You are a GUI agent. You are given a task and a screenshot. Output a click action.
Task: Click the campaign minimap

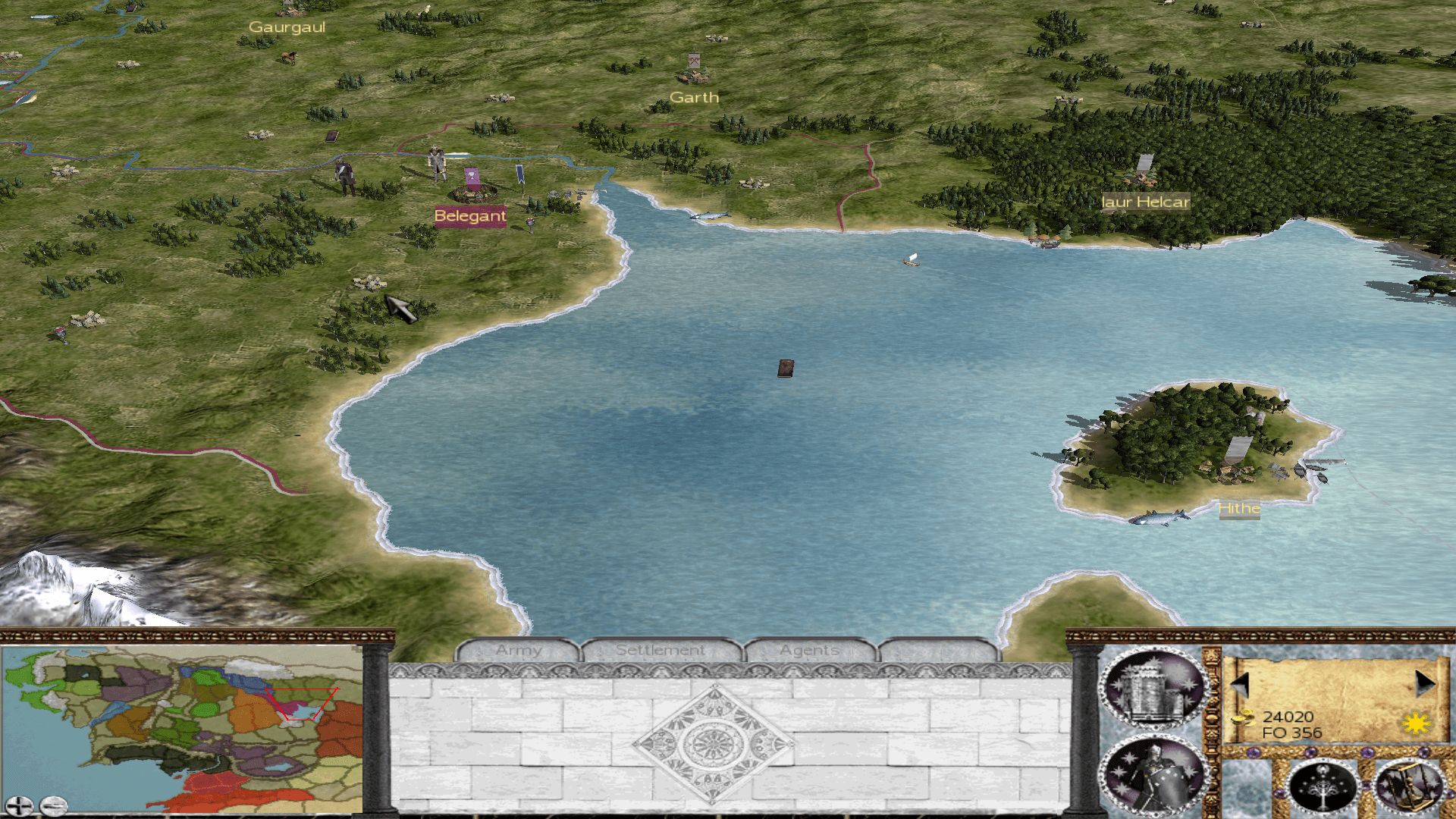(x=182, y=728)
